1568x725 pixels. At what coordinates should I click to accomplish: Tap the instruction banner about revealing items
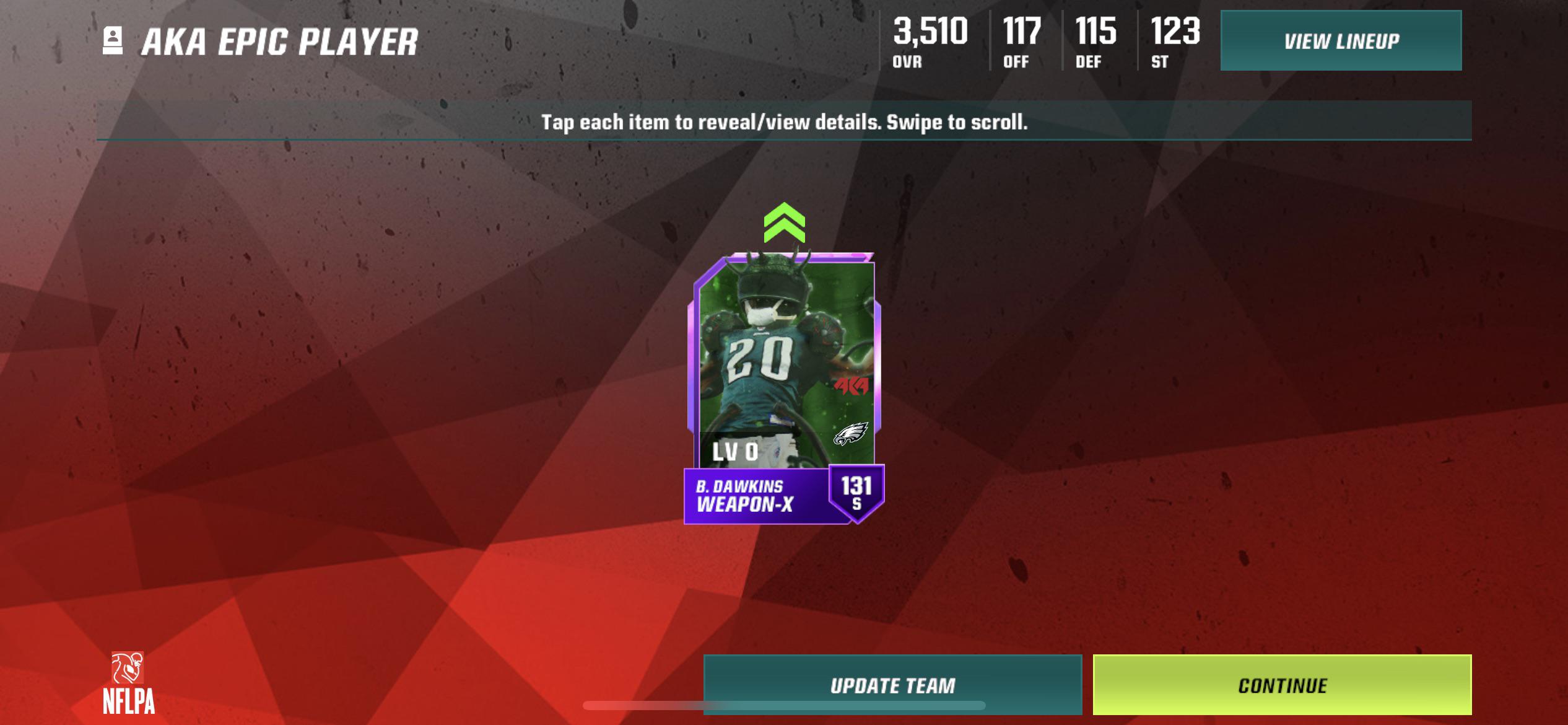pos(783,123)
